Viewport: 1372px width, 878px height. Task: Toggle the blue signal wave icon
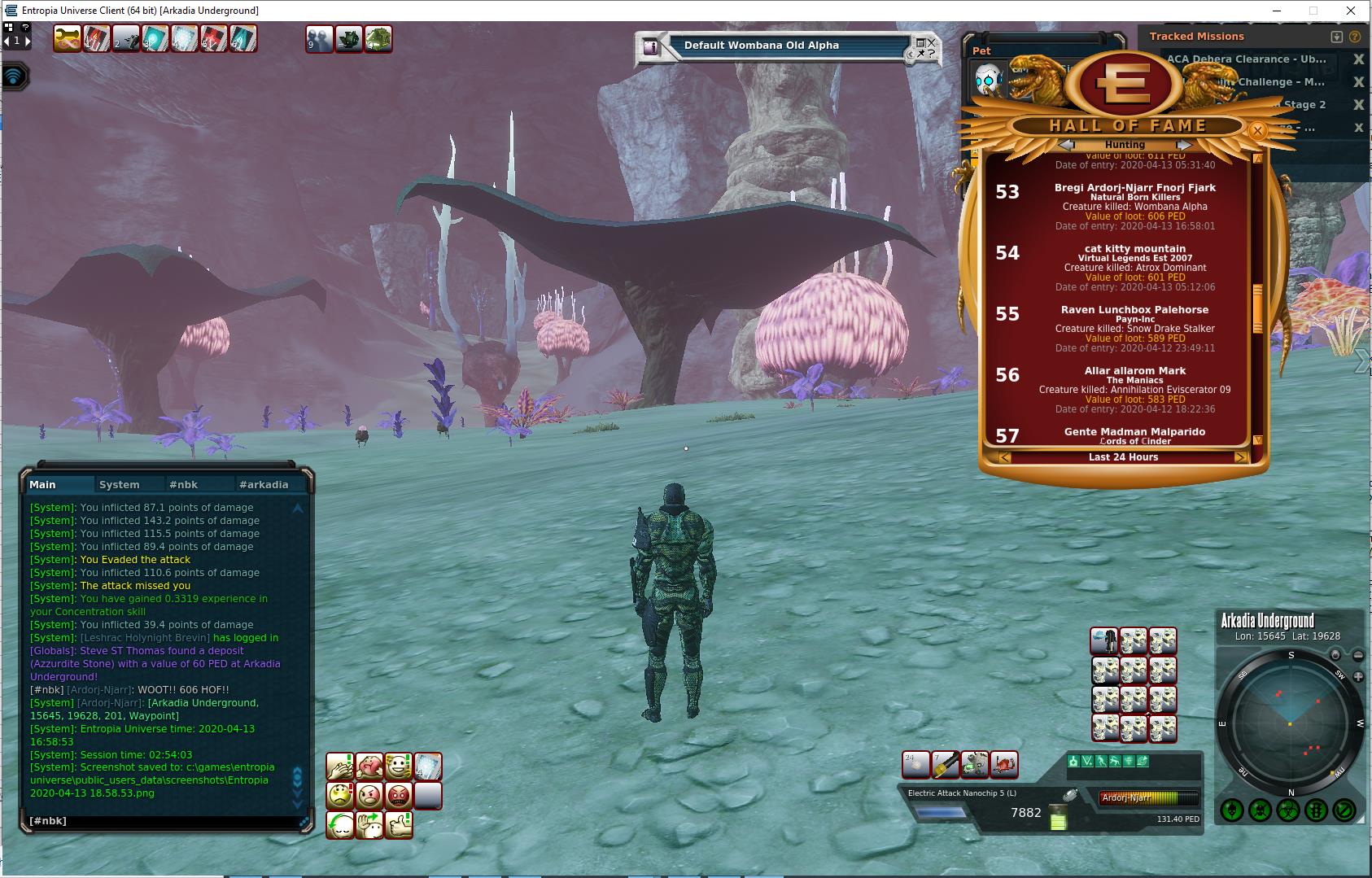15,76
